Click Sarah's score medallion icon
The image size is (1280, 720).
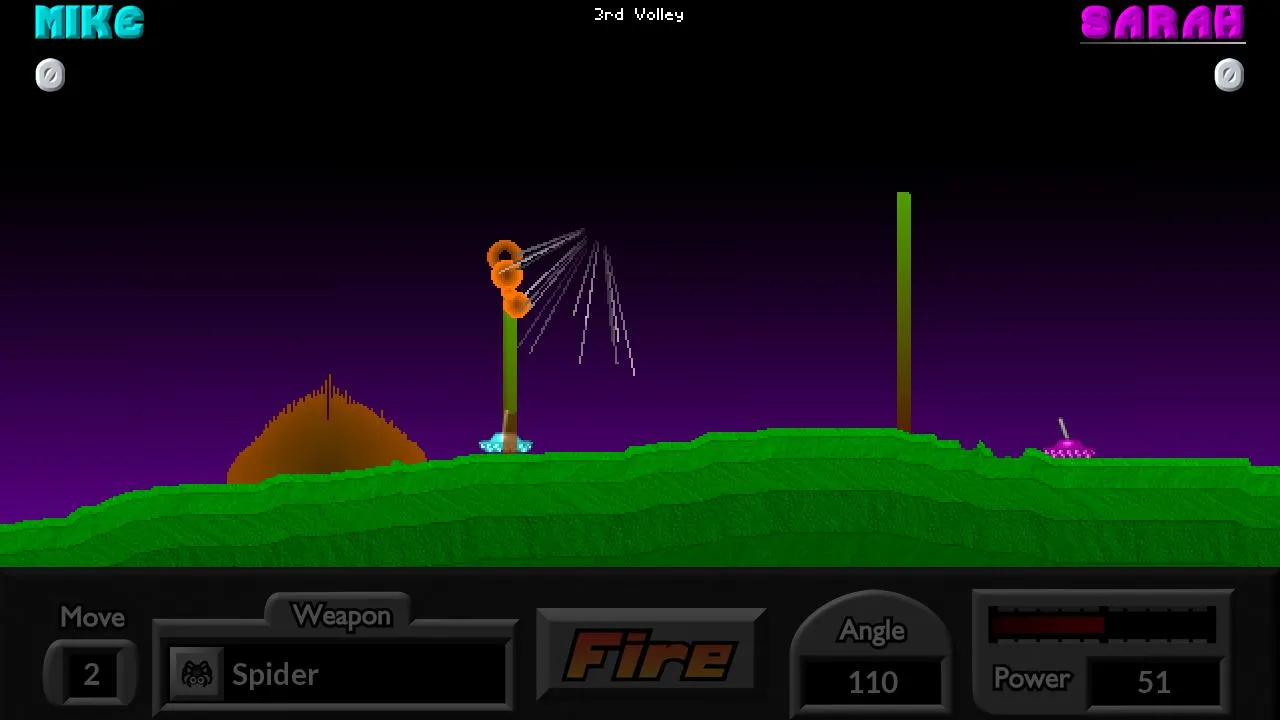1229,73
